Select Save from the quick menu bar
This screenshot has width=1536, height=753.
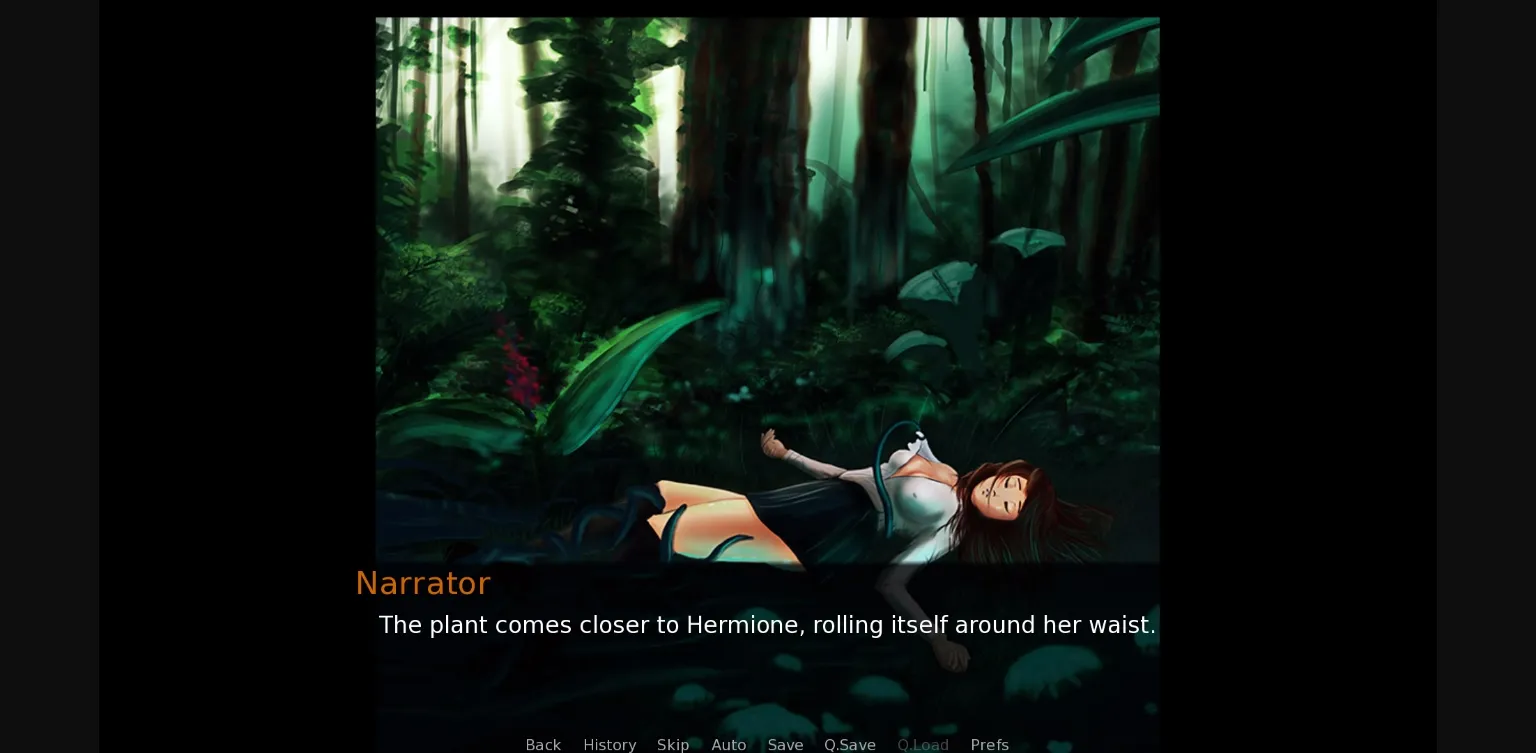click(785, 745)
